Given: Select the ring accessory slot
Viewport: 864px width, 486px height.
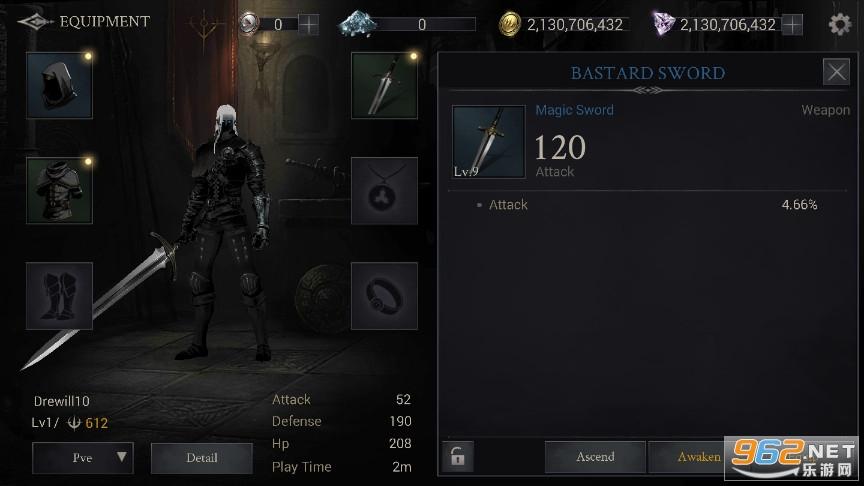Looking at the screenshot, I should pos(384,296).
